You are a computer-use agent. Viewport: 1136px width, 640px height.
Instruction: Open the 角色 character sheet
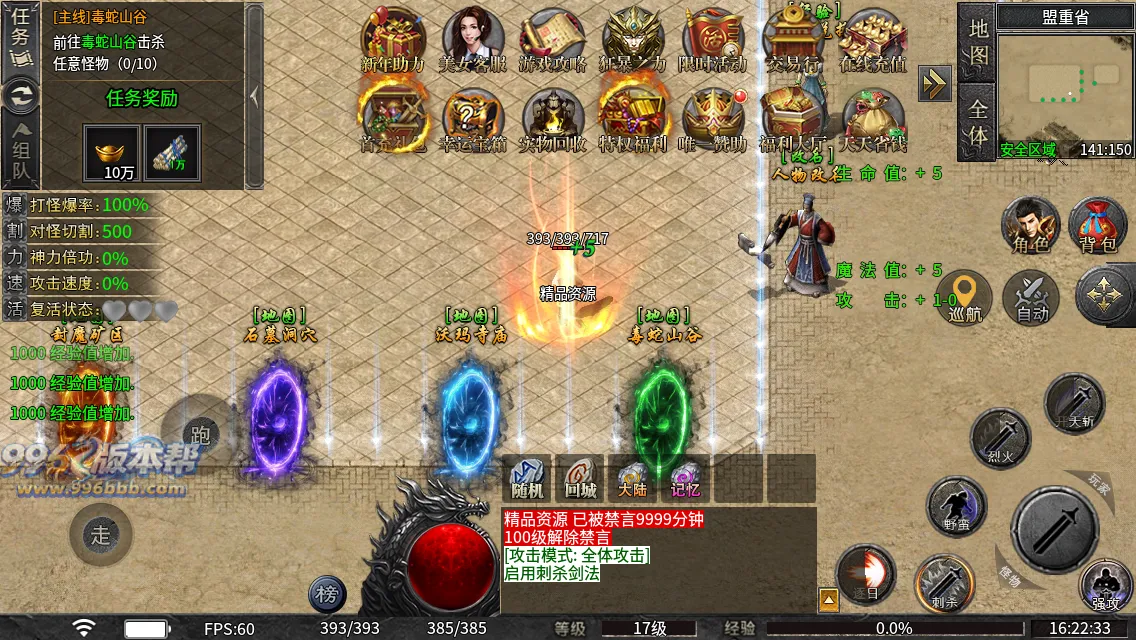[x=1031, y=225]
